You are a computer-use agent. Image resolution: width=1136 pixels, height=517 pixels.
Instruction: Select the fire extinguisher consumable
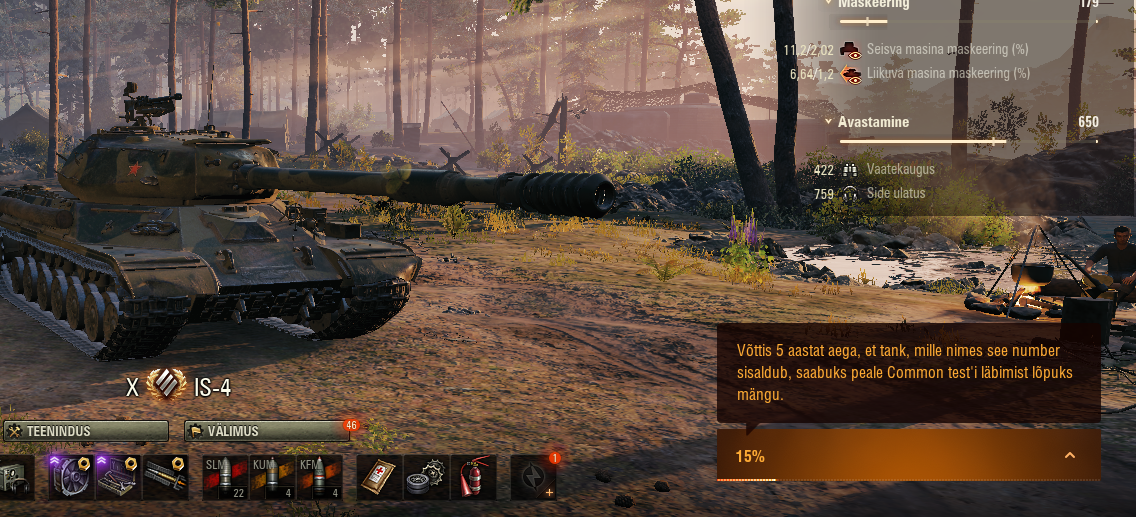474,478
